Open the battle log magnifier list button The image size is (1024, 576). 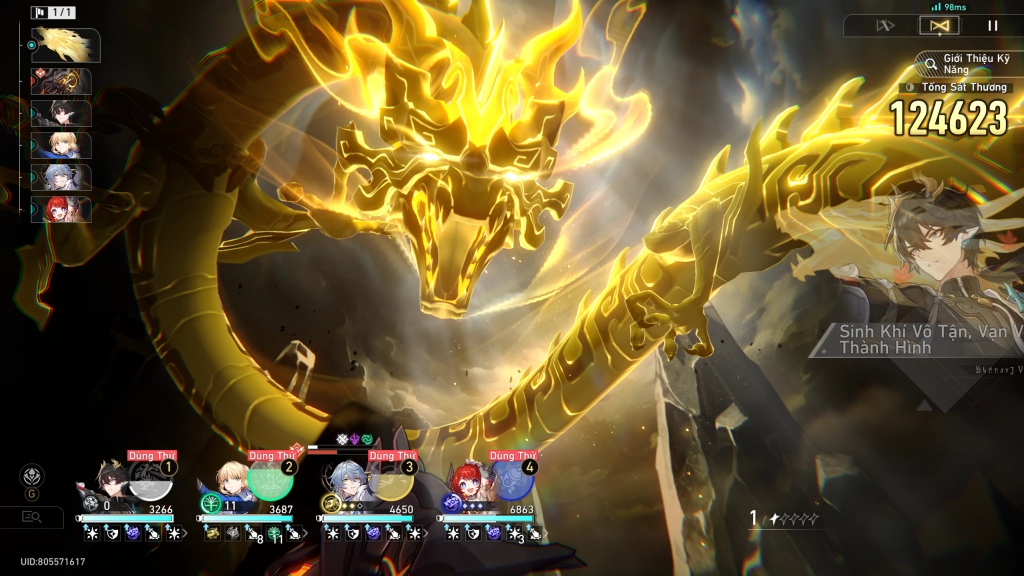(x=32, y=516)
